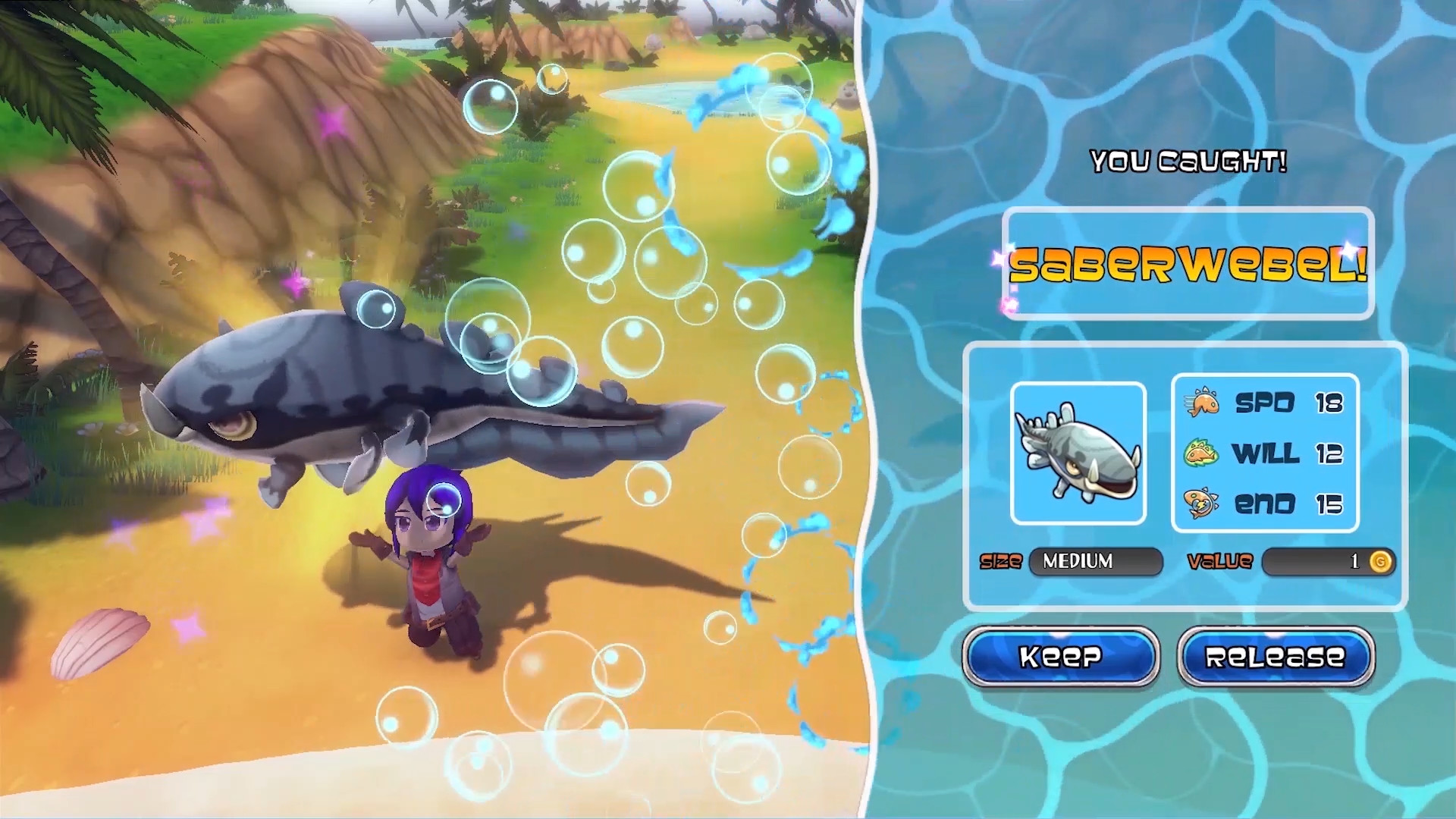Screen dimensions: 1456x819
Task: Open the SIZE field showing MEDIUM
Action: pos(1097,562)
